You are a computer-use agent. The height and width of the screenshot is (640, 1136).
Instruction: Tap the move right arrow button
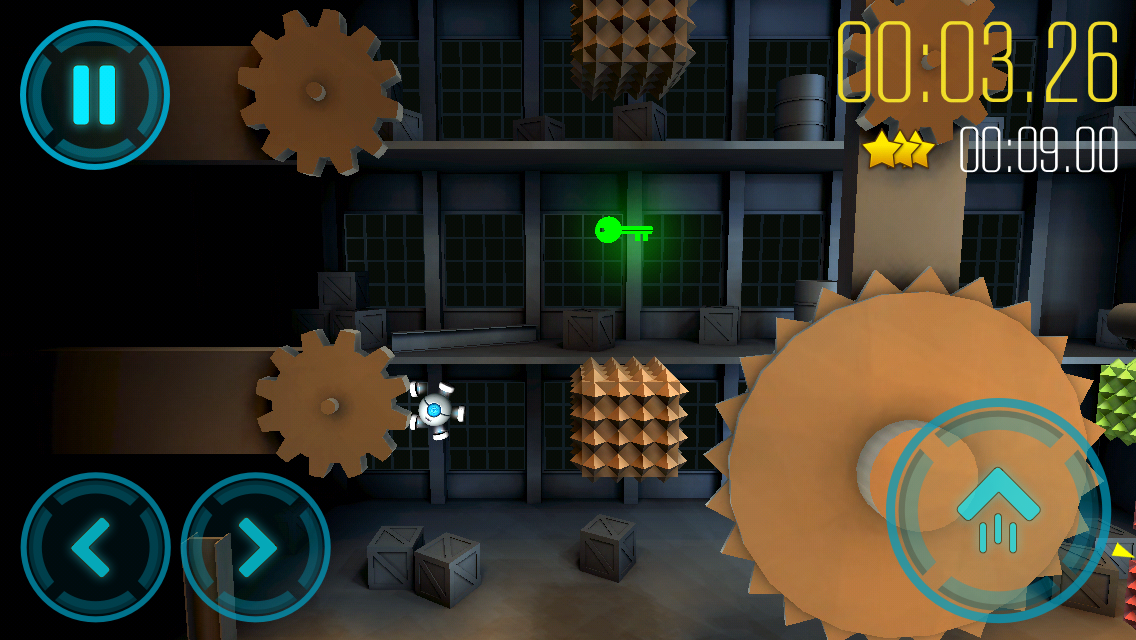(256, 547)
